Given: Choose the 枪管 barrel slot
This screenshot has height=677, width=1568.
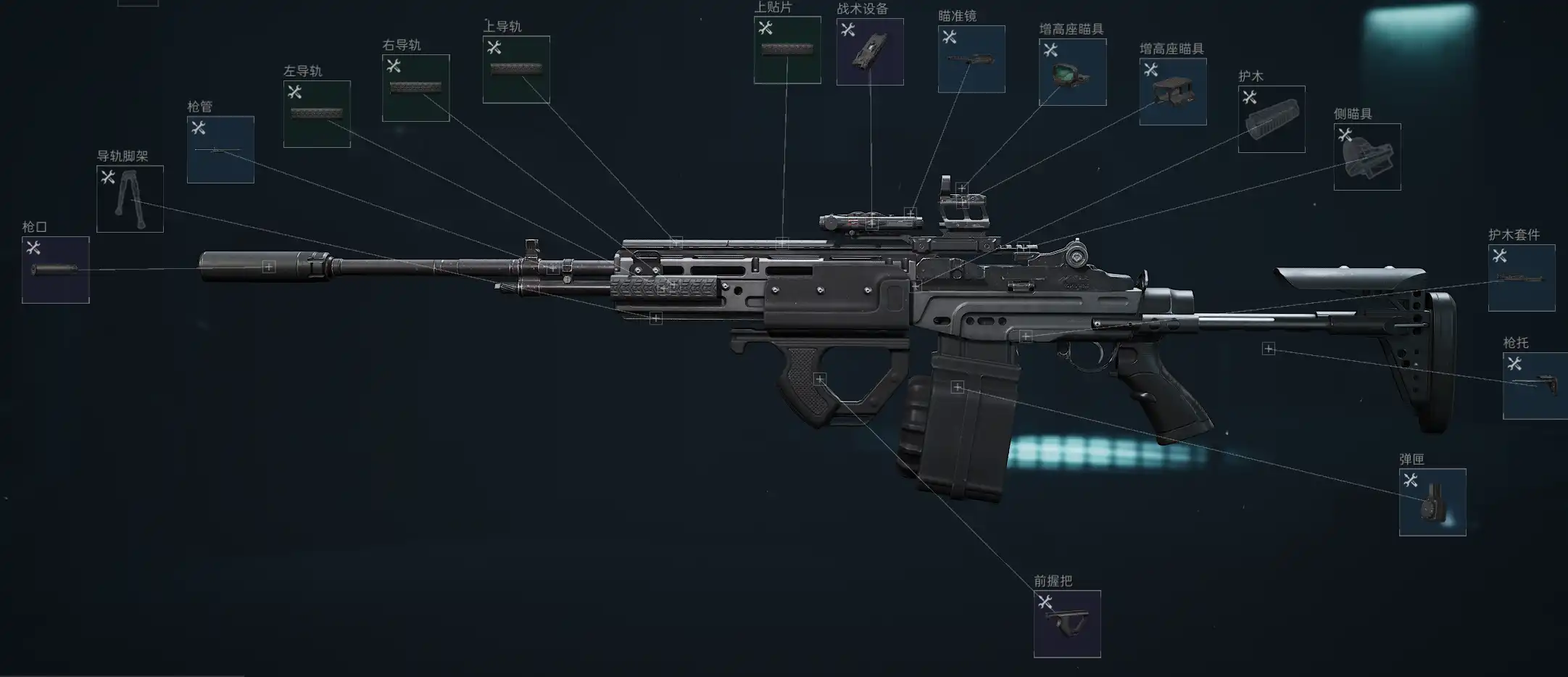Looking at the screenshot, I should (x=220, y=149).
